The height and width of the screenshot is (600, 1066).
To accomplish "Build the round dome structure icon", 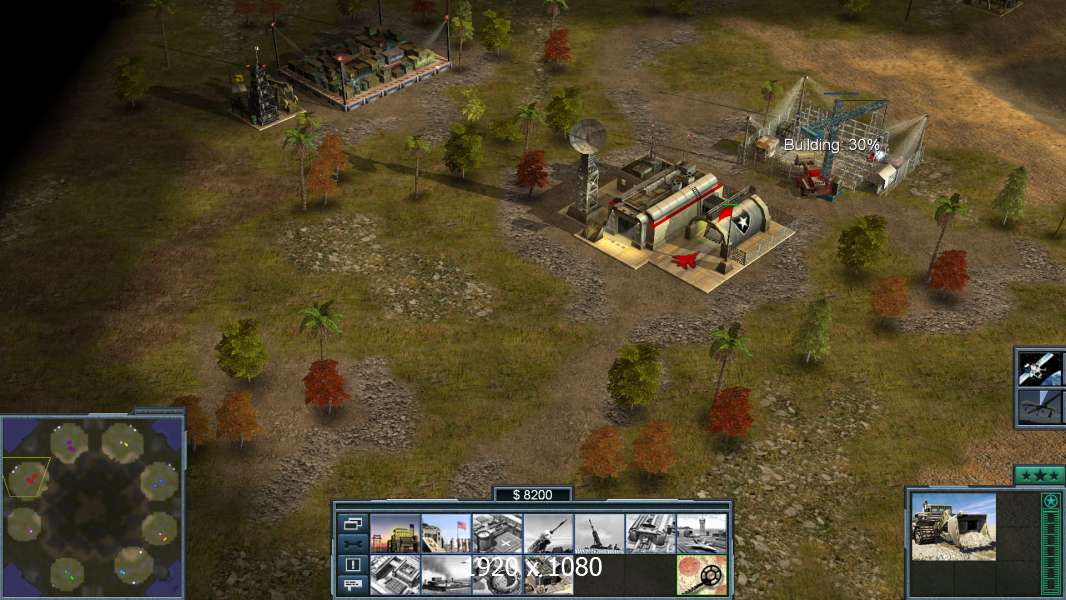I will click(497, 574).
